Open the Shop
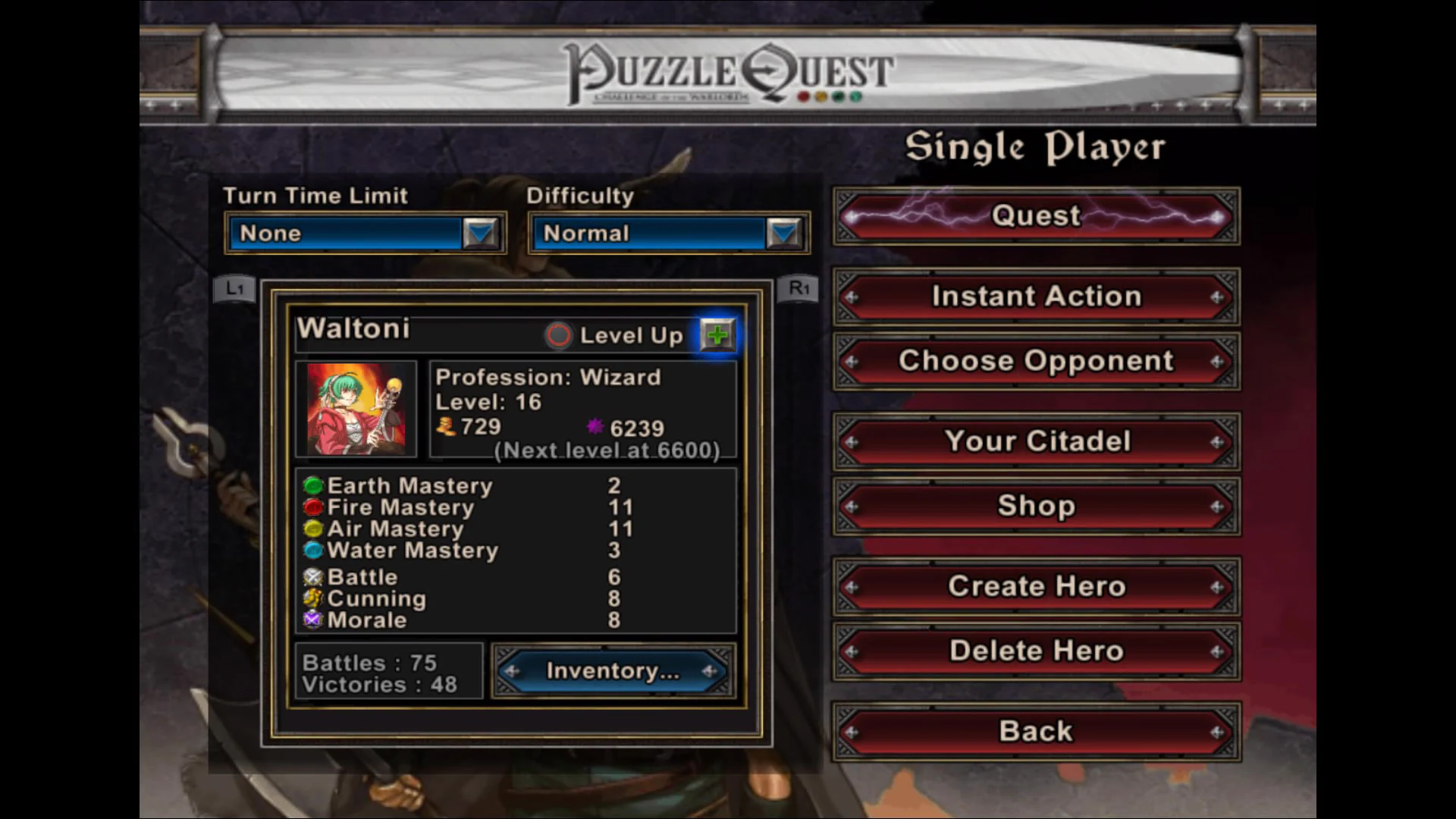This screenshot has height=819, width=1456. pyautogui.click(x=1036, y=506)
